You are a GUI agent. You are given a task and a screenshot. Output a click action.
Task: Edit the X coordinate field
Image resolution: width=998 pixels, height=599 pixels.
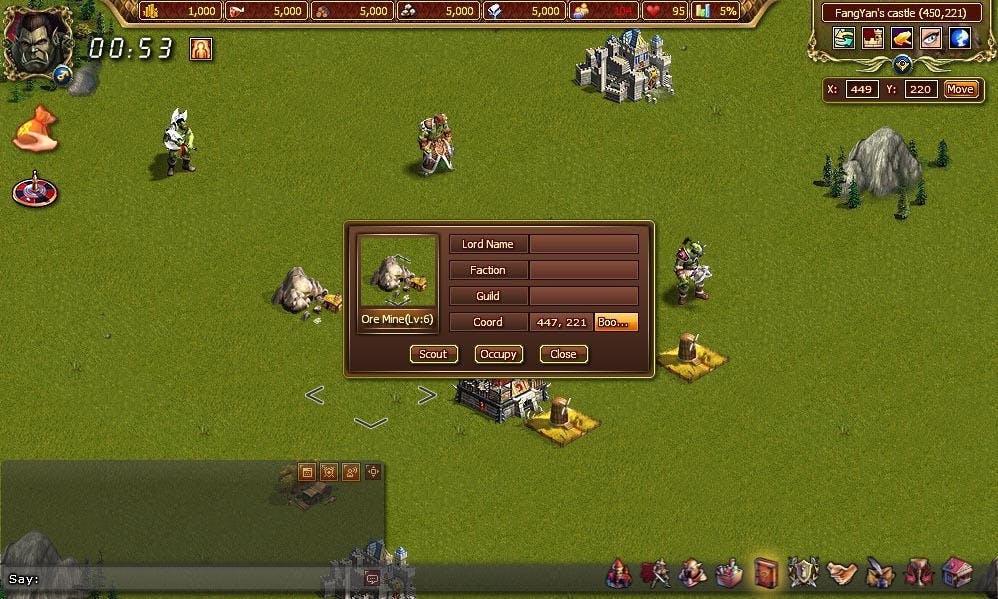(x=861, y=89)
